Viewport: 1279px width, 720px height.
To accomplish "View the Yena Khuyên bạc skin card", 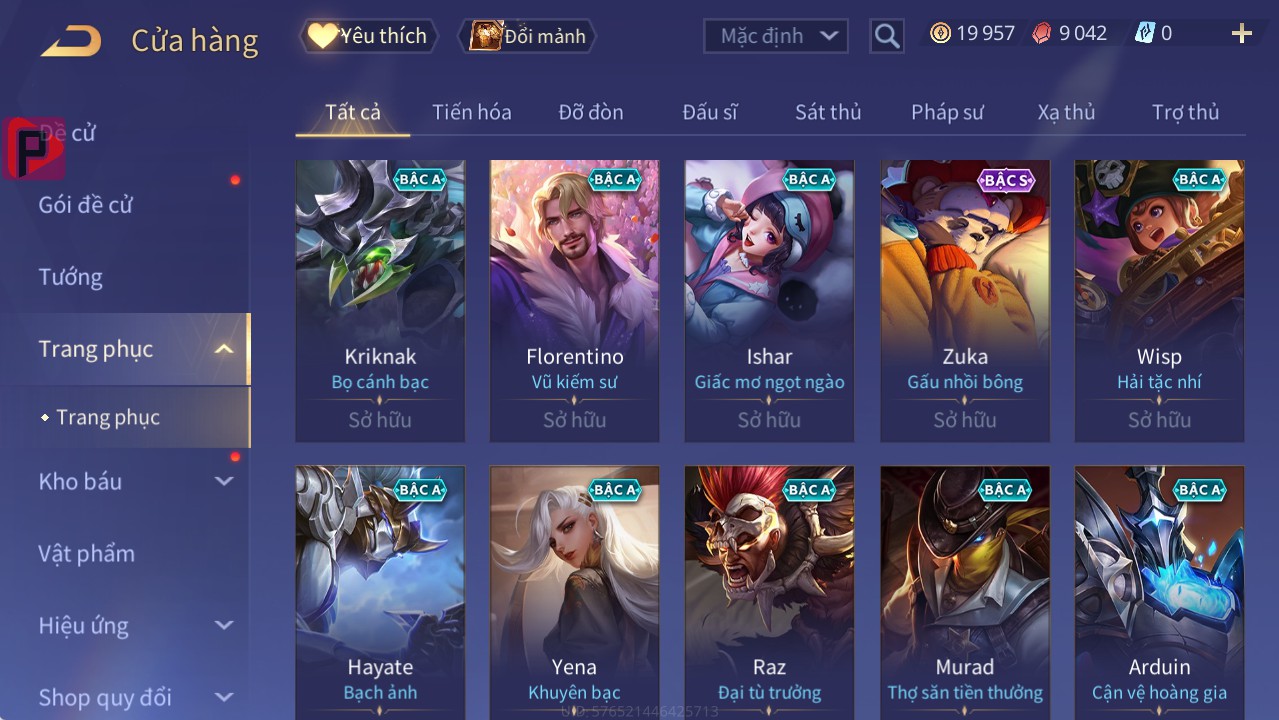I will [x=574, y=592].
